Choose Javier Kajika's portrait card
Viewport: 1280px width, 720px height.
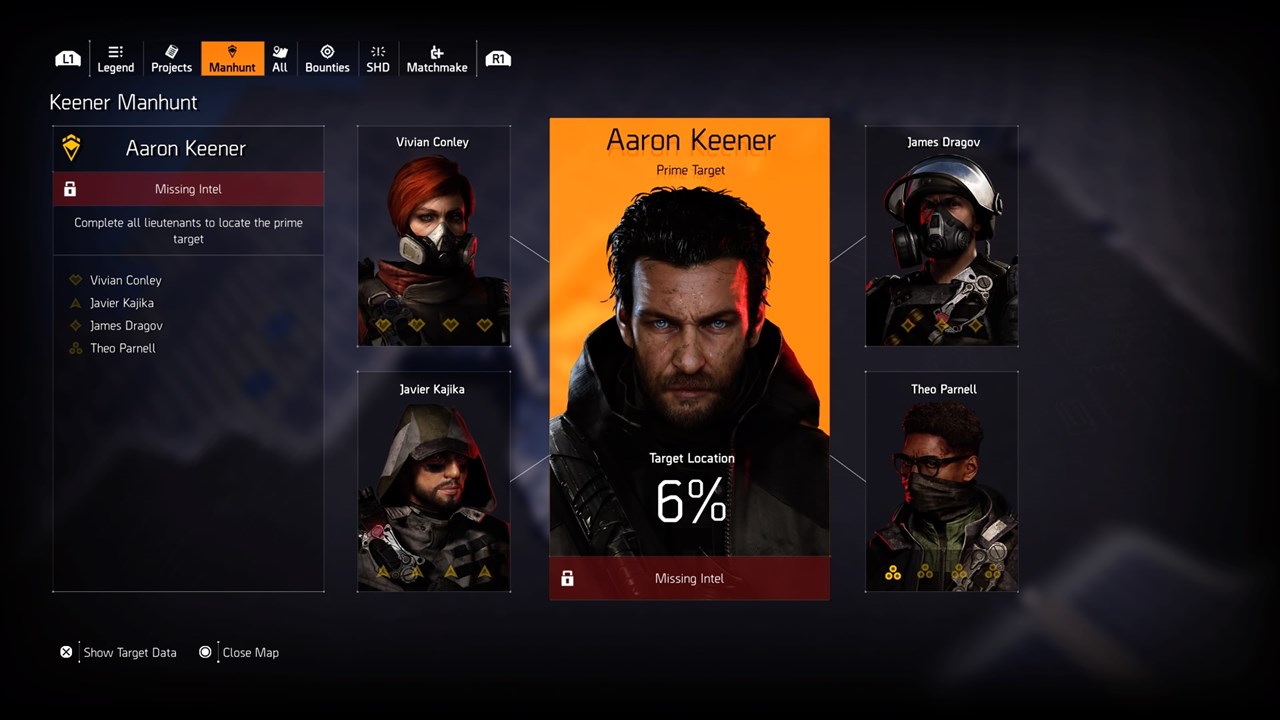coord(433,482)
